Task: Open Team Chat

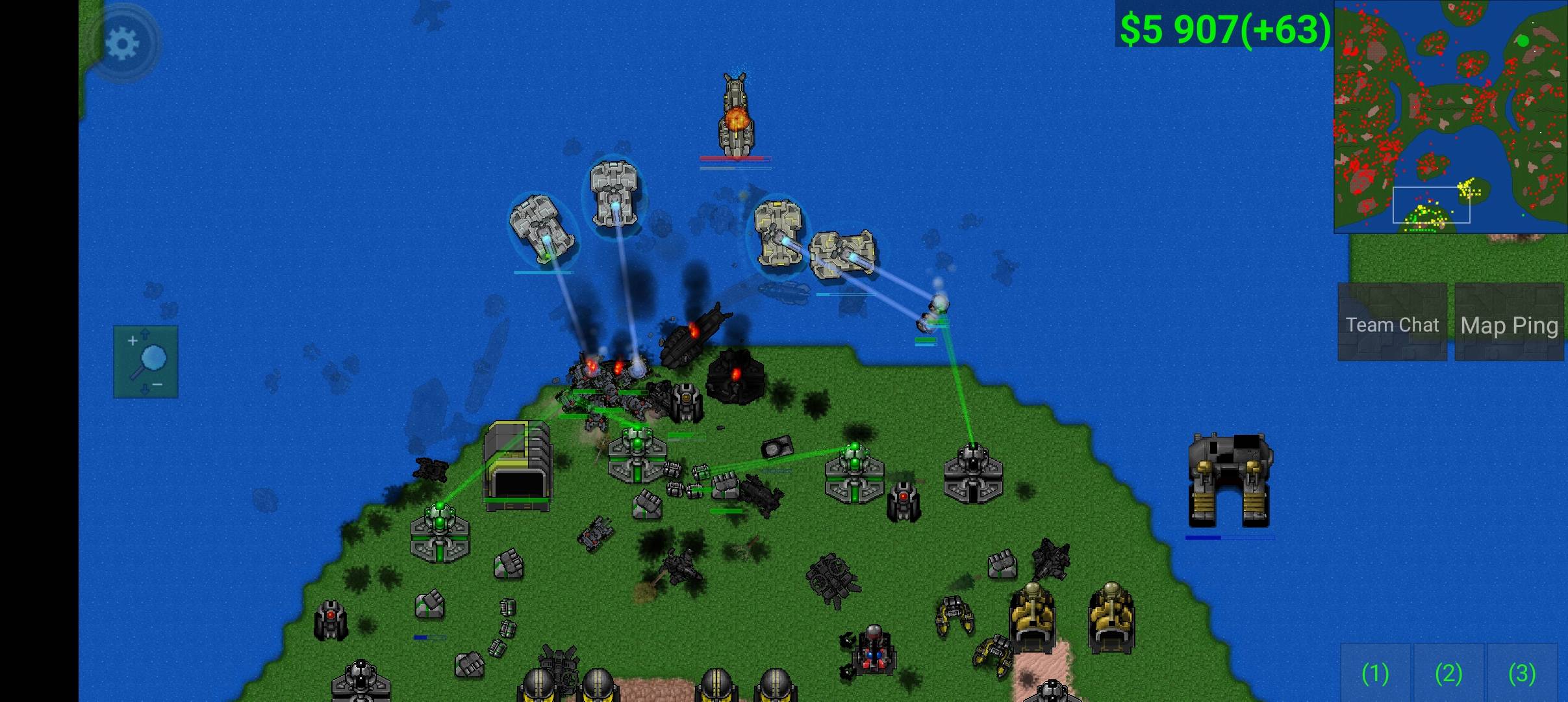Action: click(1392, 324)
